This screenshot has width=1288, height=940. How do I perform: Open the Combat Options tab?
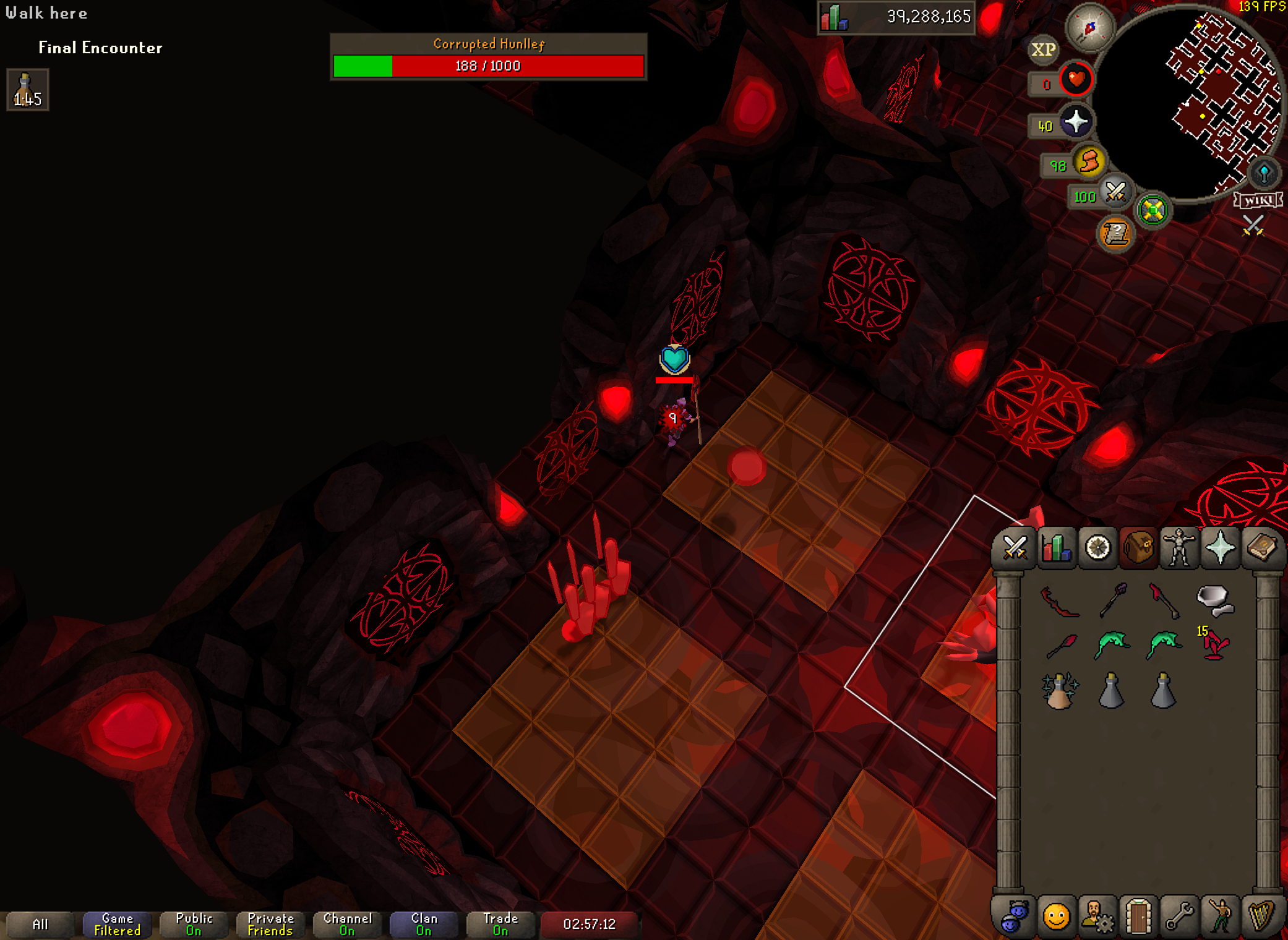pos(1015,548)
